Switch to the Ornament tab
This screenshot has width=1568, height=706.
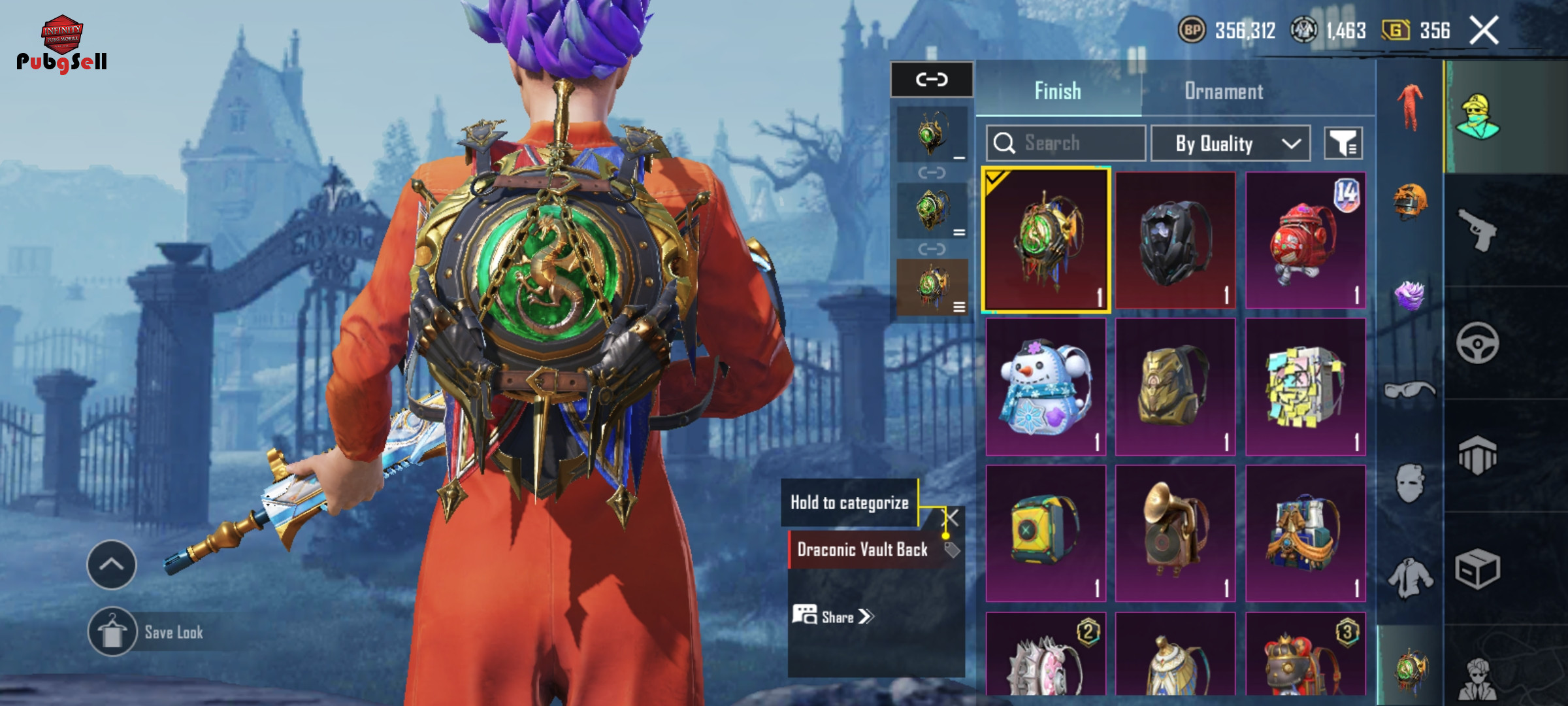tap(1223, 92)
